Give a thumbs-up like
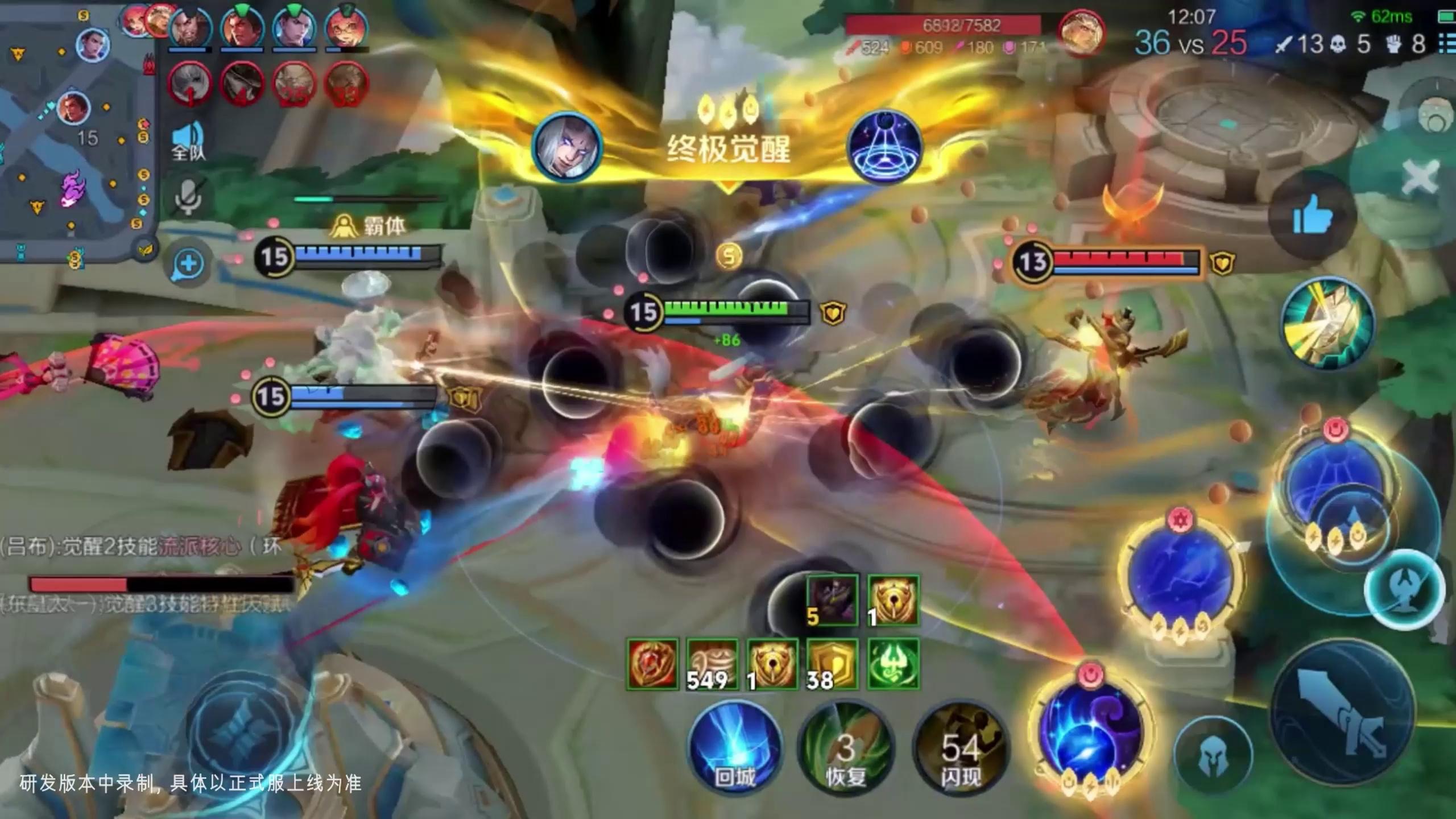 (x=1312, y=215)
